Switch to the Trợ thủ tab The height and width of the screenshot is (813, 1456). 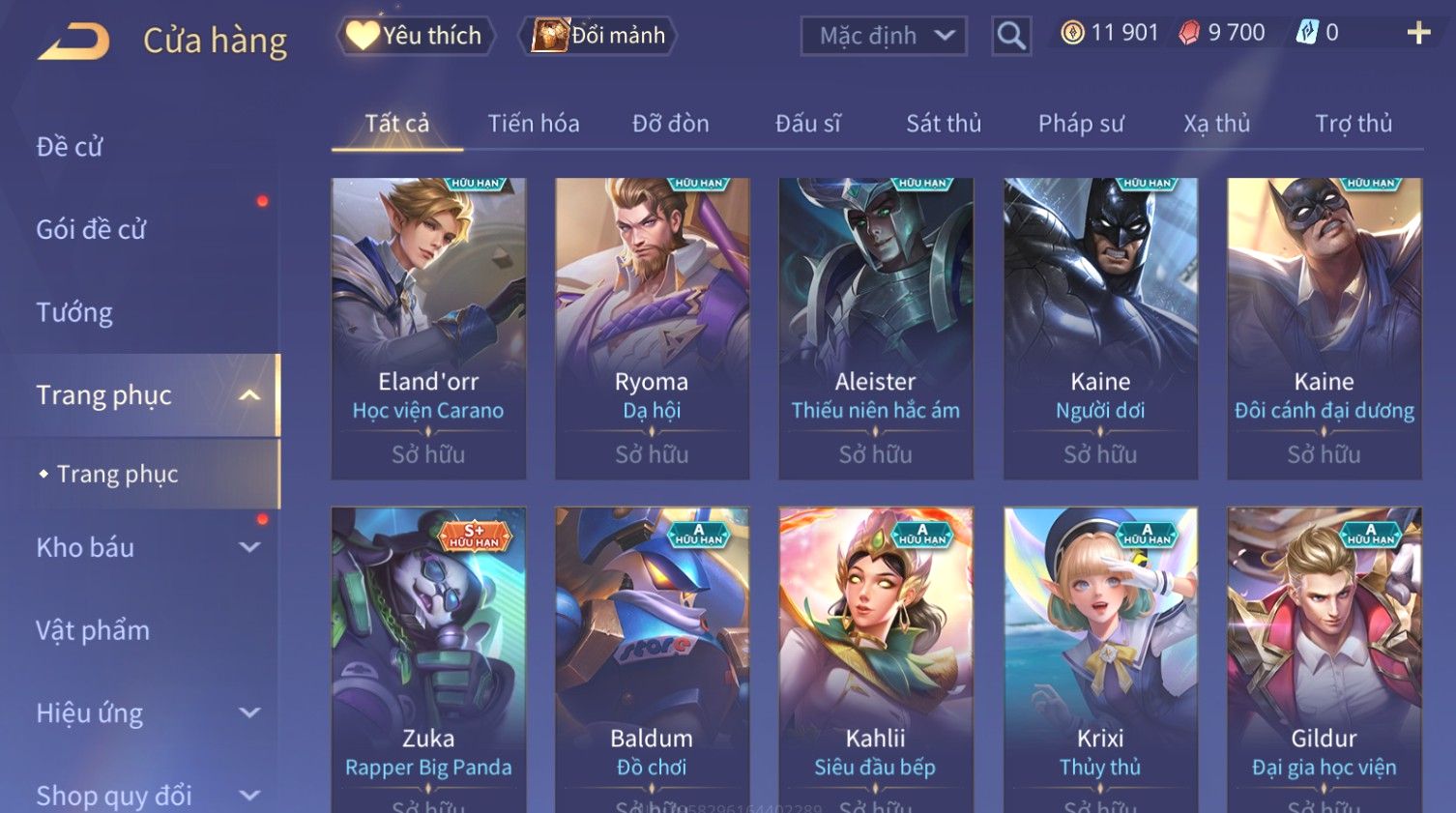pos(1353,124)
